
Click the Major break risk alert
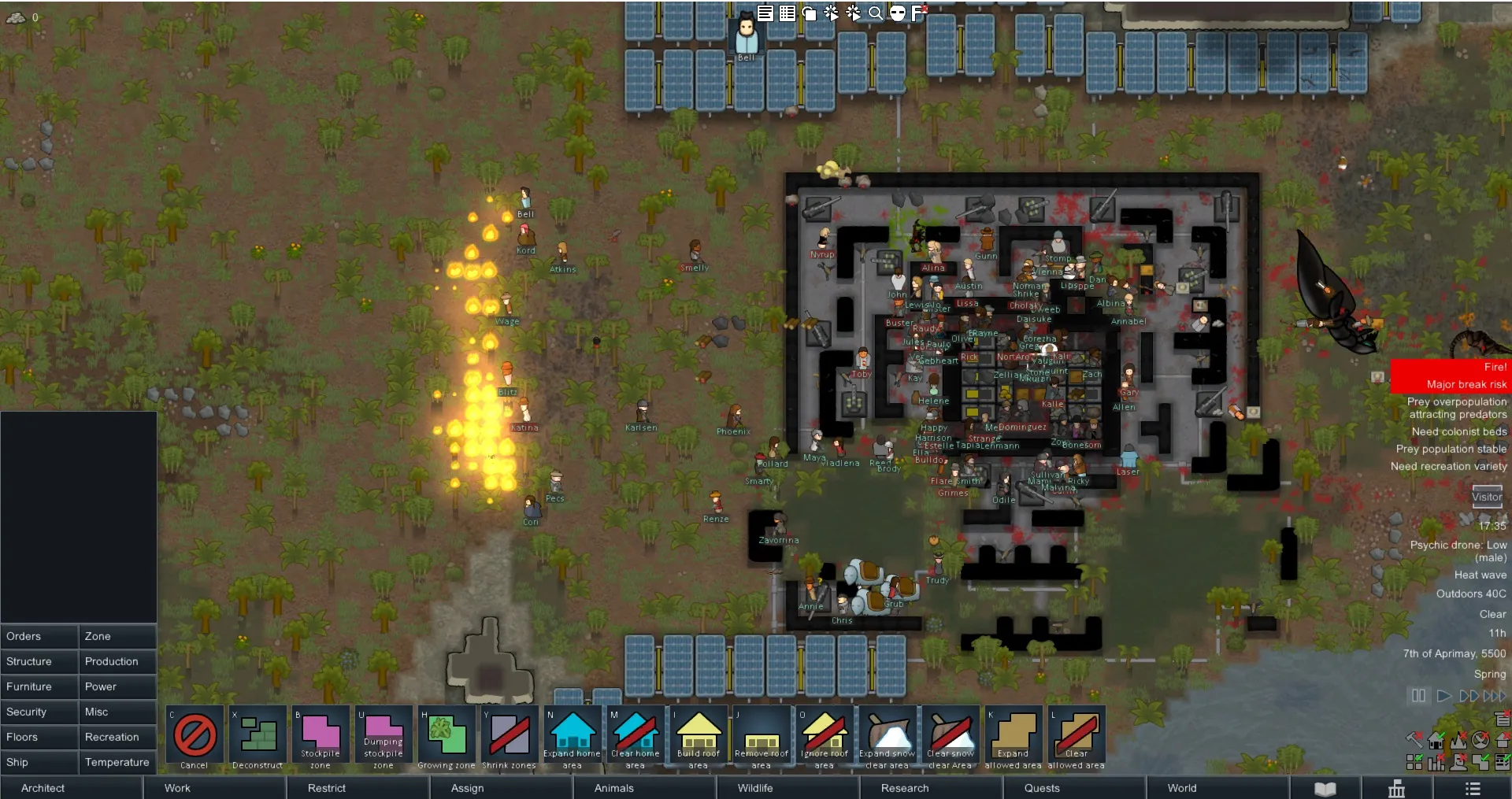[1451, 385]
